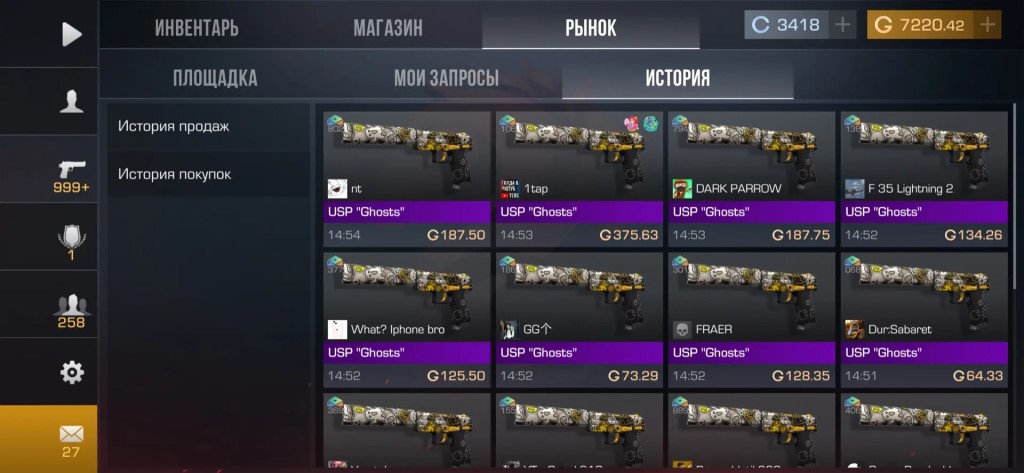1024x473 pixels.
Task: Open the weapons pistol icon
Action: pyautogui.click(x=71, y=172)
